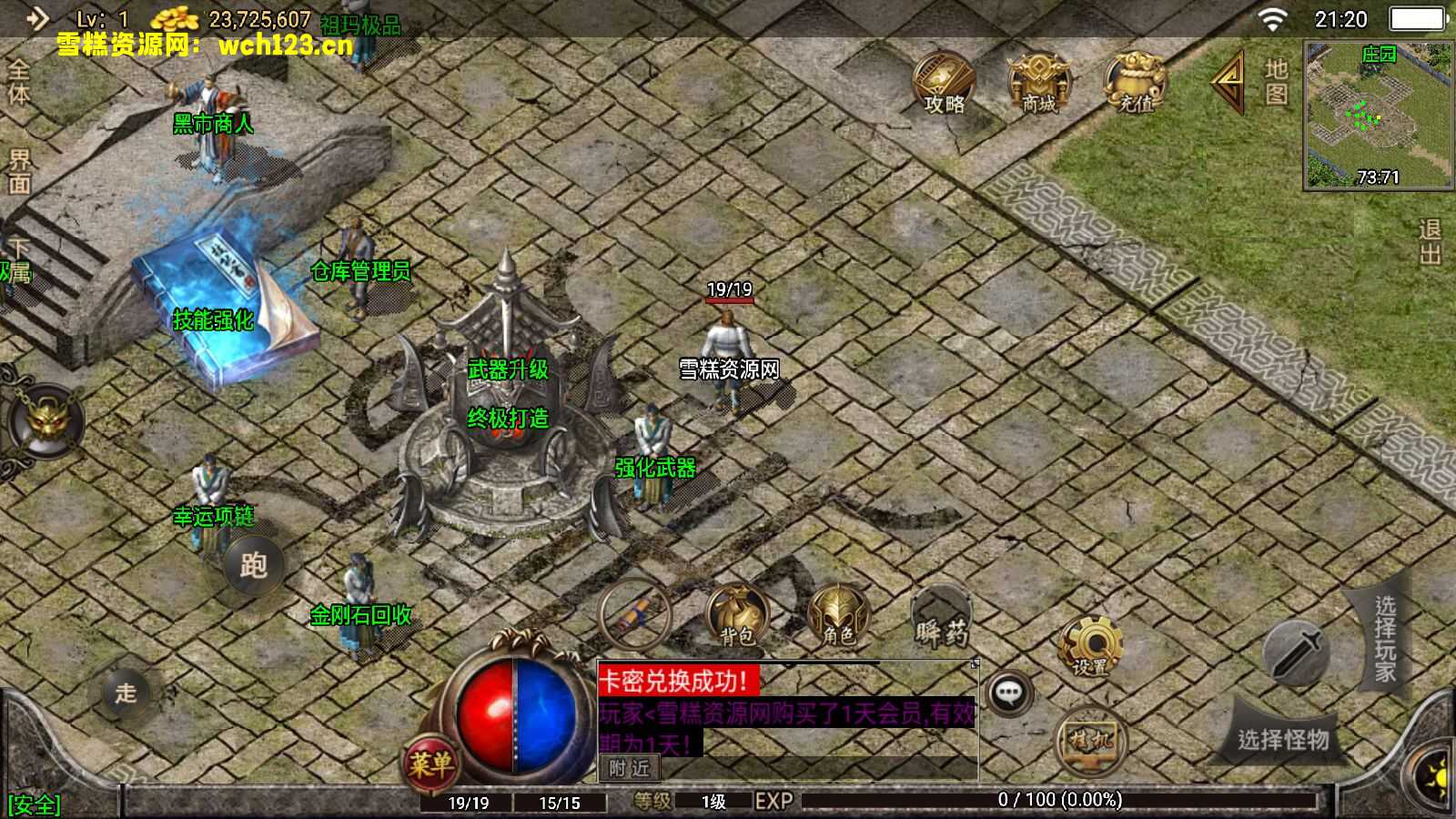This screenshot has width=1456, height=819.
Task: Open the 界面 interface option
Action: pos(18,172)
